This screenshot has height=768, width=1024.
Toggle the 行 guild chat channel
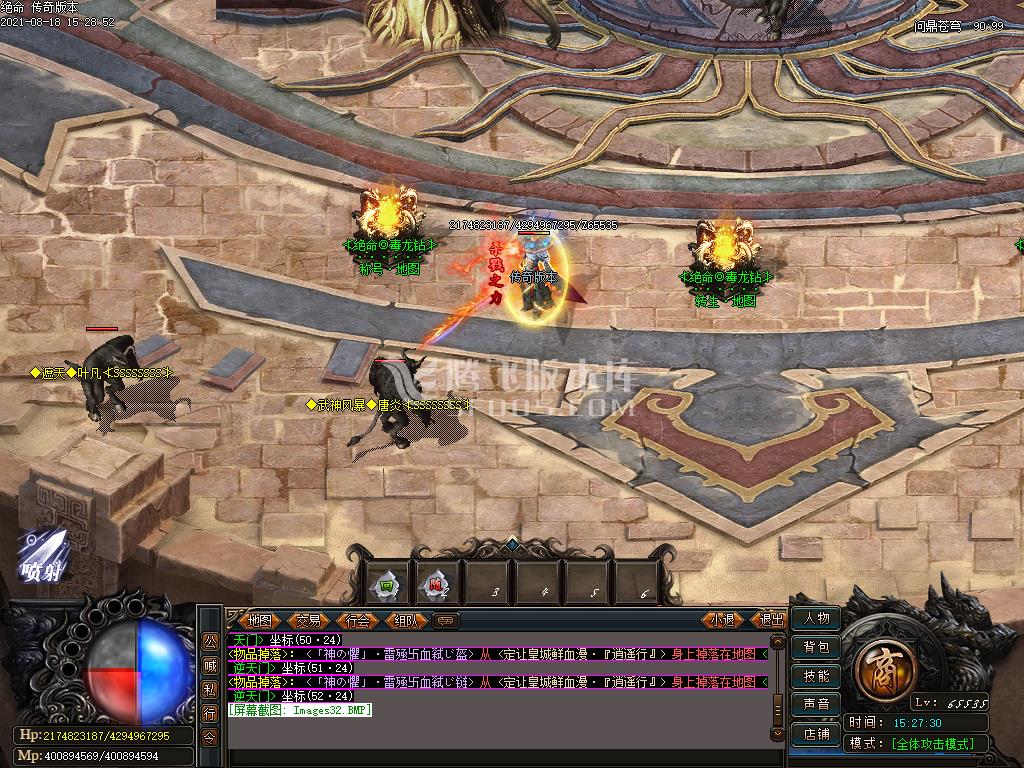coord(210,714)
